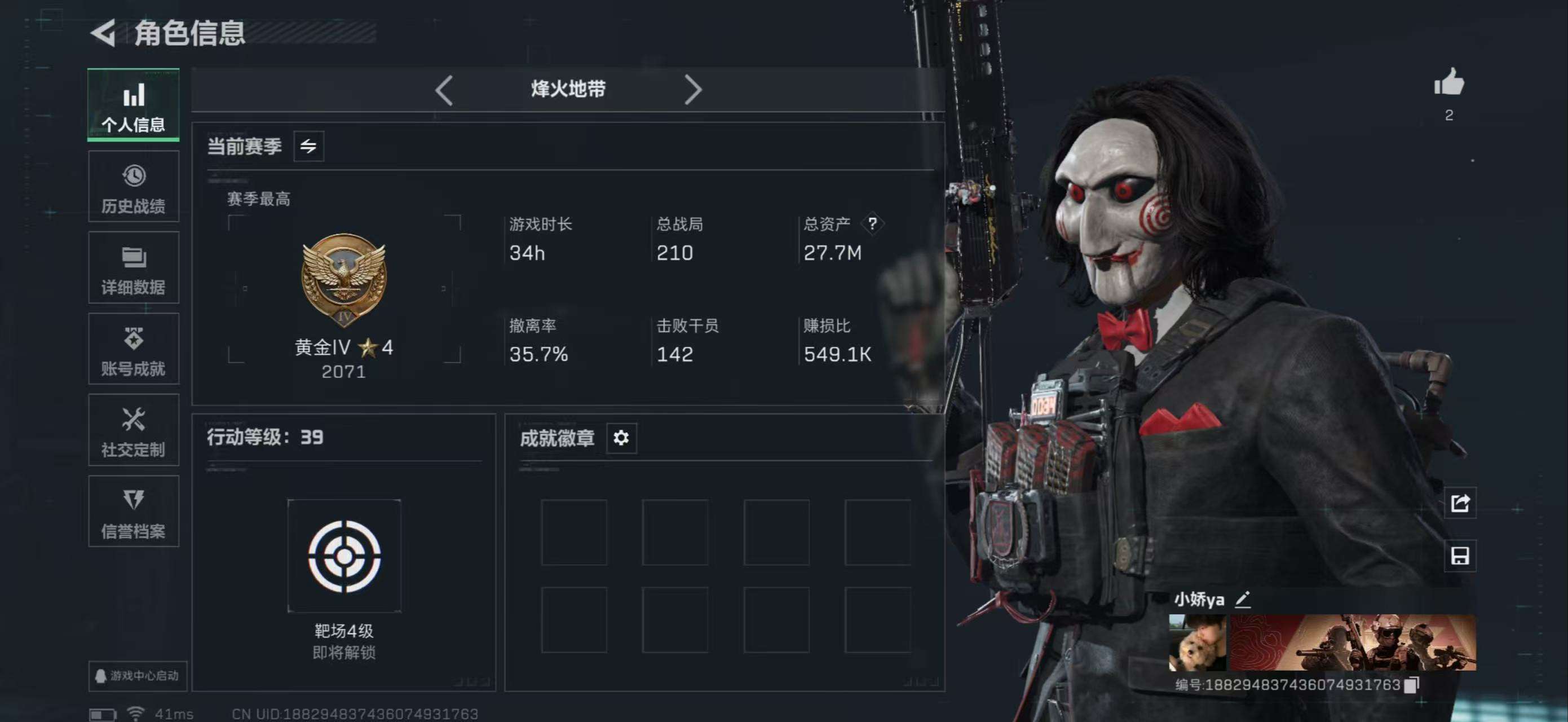This screenshot has height=722, width=1568.
Task: Switch to the next mode with the right arrow
Action: [x=694, y=89]
